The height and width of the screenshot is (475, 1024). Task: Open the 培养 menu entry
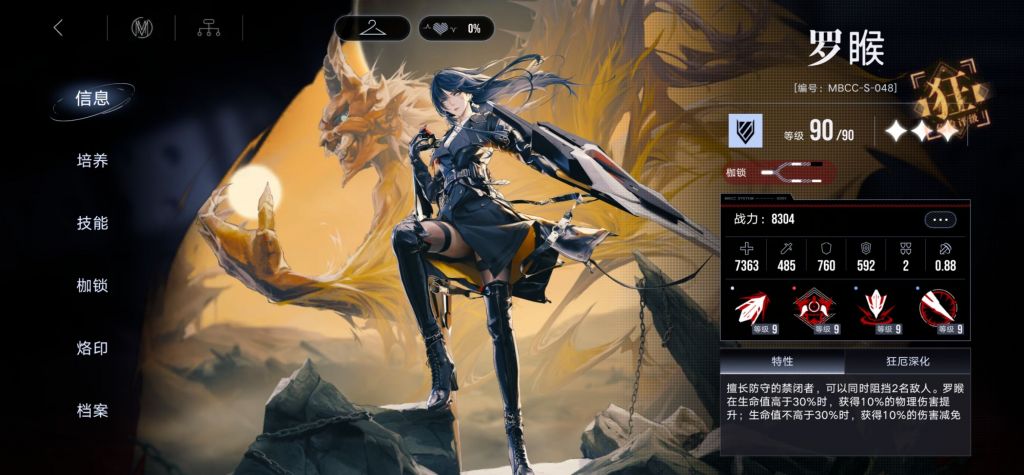click(92, 160)
